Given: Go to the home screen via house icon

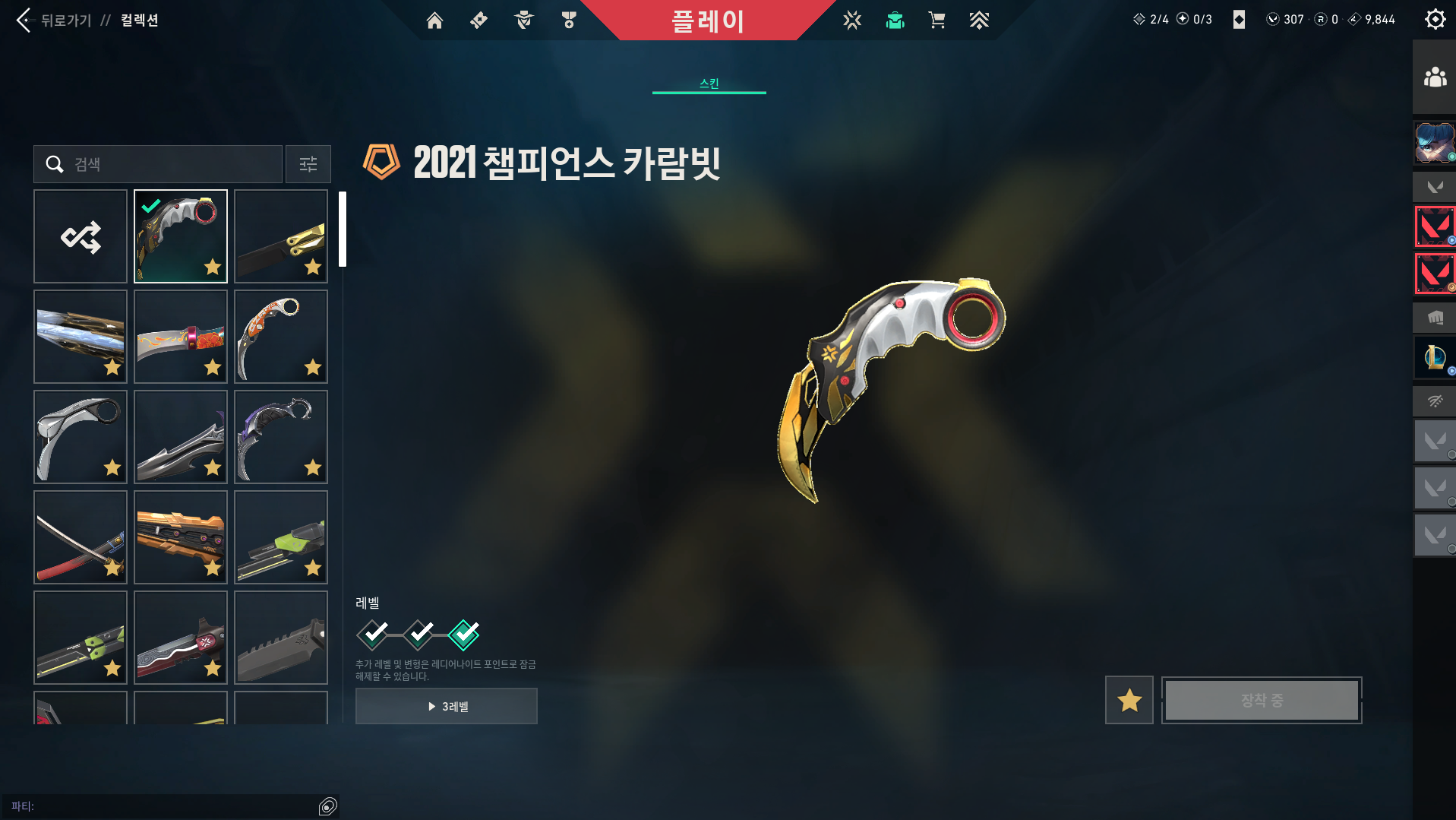Looking at the screenshot, I should tap(434, 21).
